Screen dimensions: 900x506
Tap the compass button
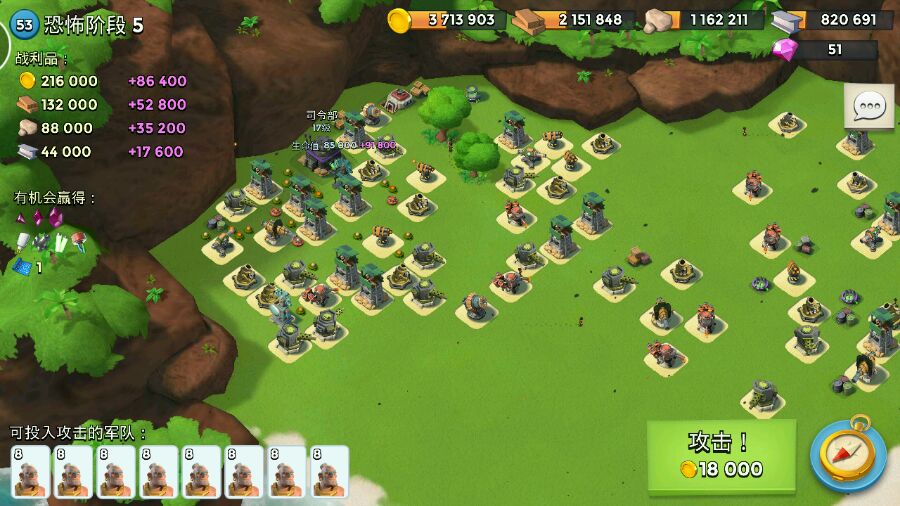(x=848, y=454)
